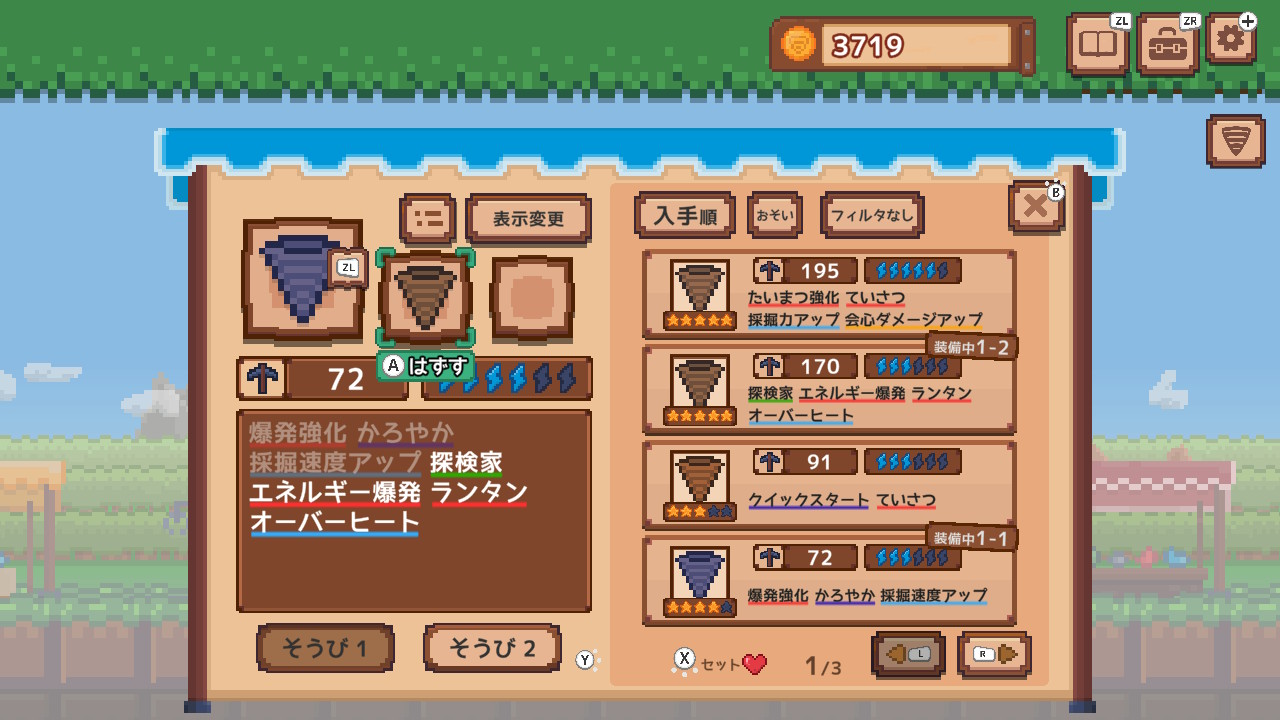Open the journal book icon with ZL label
The image size is (1280, 720).
[1097, 44]
